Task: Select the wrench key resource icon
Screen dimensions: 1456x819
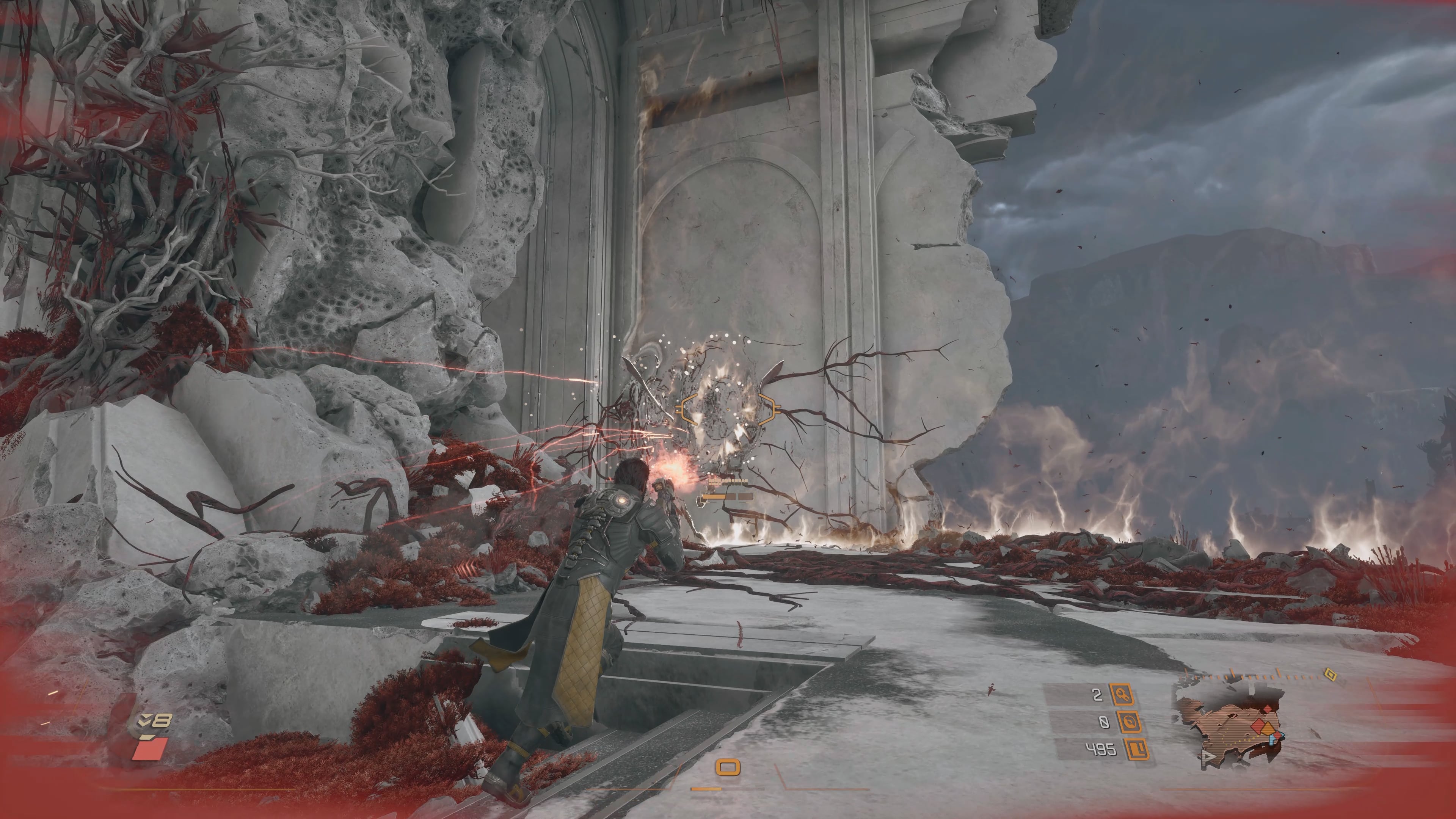Action: point(1122,695)
